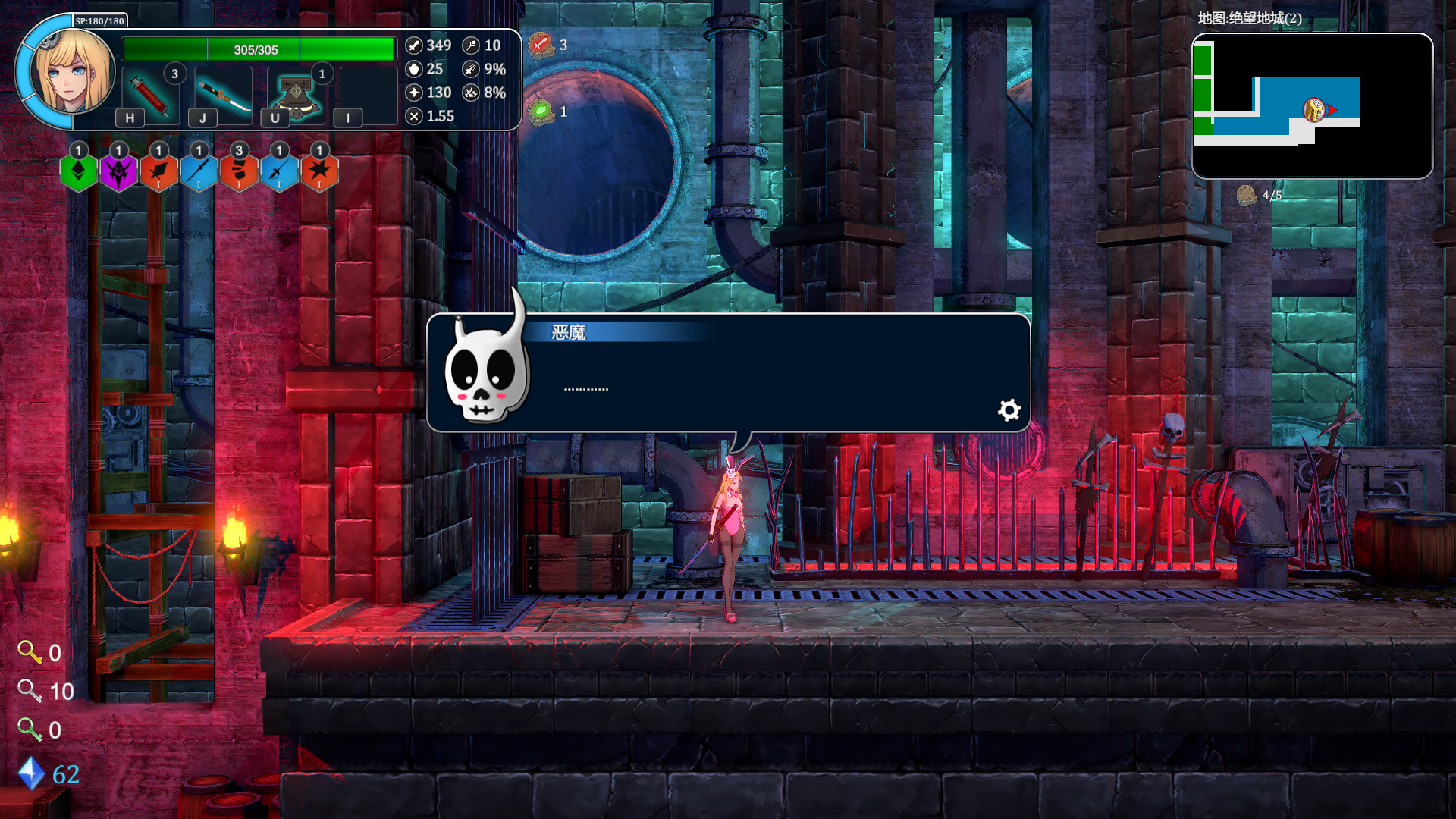Click the orange fist hexagon buff icon
Screen dimensions: 1456x819
[240, 172]
